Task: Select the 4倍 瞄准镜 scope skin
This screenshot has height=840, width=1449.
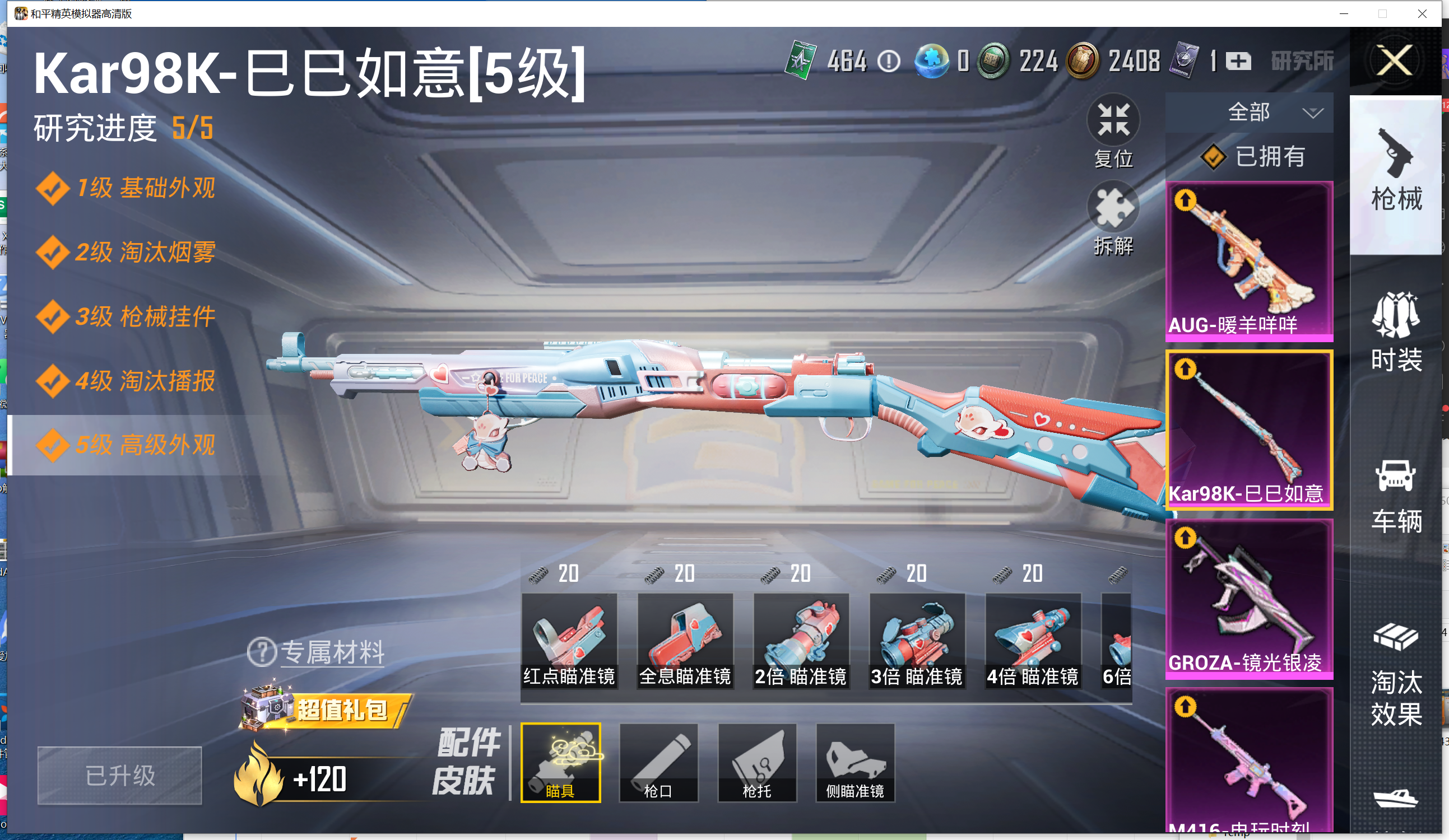Action: (1033, 640)
